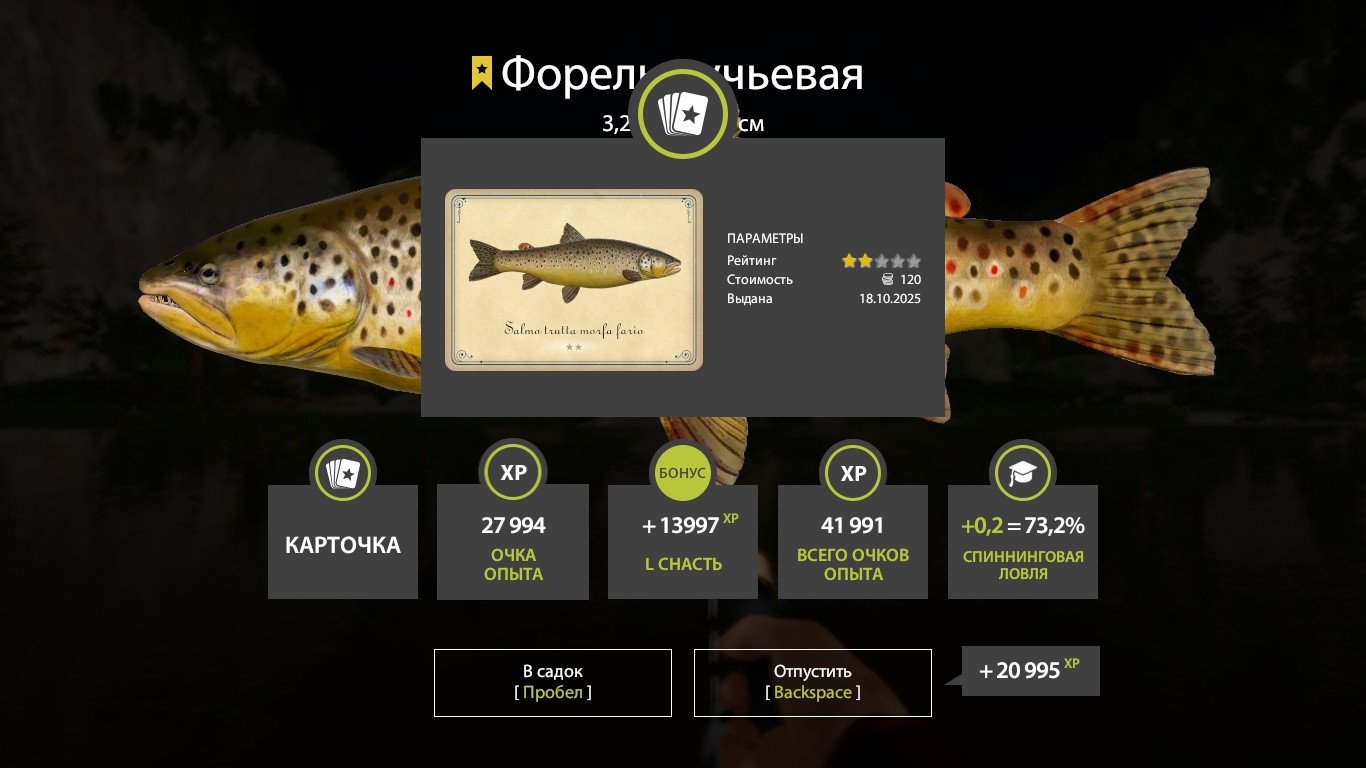This screenshot has height=768, width=1366.
Task: Select the Спиннинговая ловля skill tile
Action: point(1022,543)
